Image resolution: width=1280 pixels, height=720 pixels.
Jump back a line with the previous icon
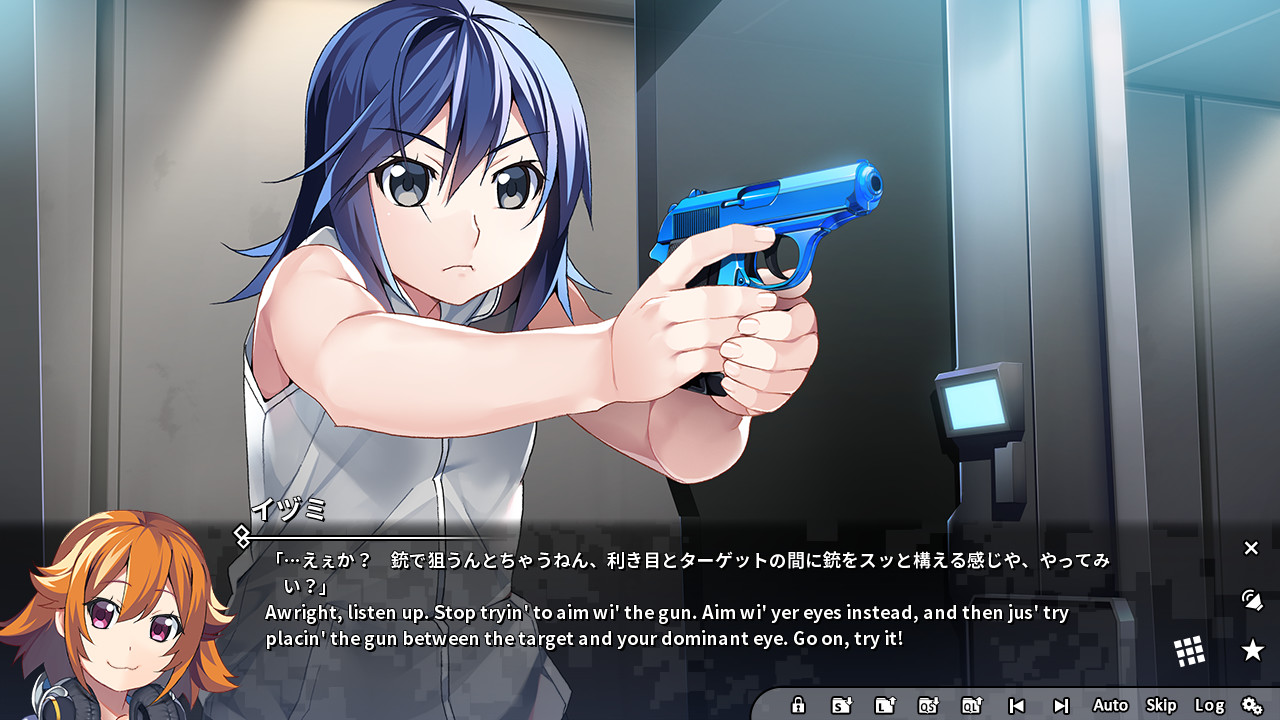click(x=1017, y=705)
